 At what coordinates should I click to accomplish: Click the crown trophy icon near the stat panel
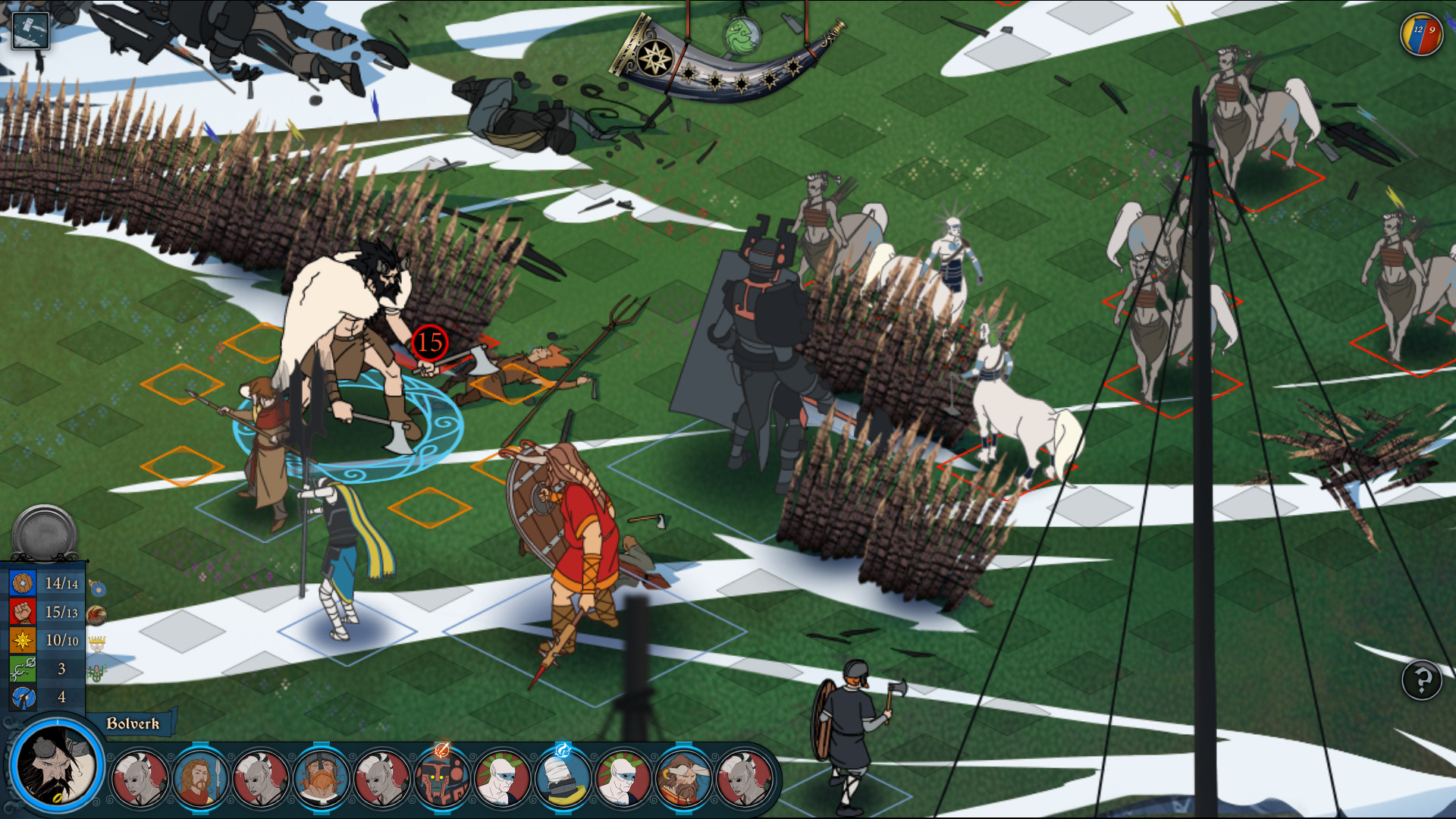coord(98,643)
